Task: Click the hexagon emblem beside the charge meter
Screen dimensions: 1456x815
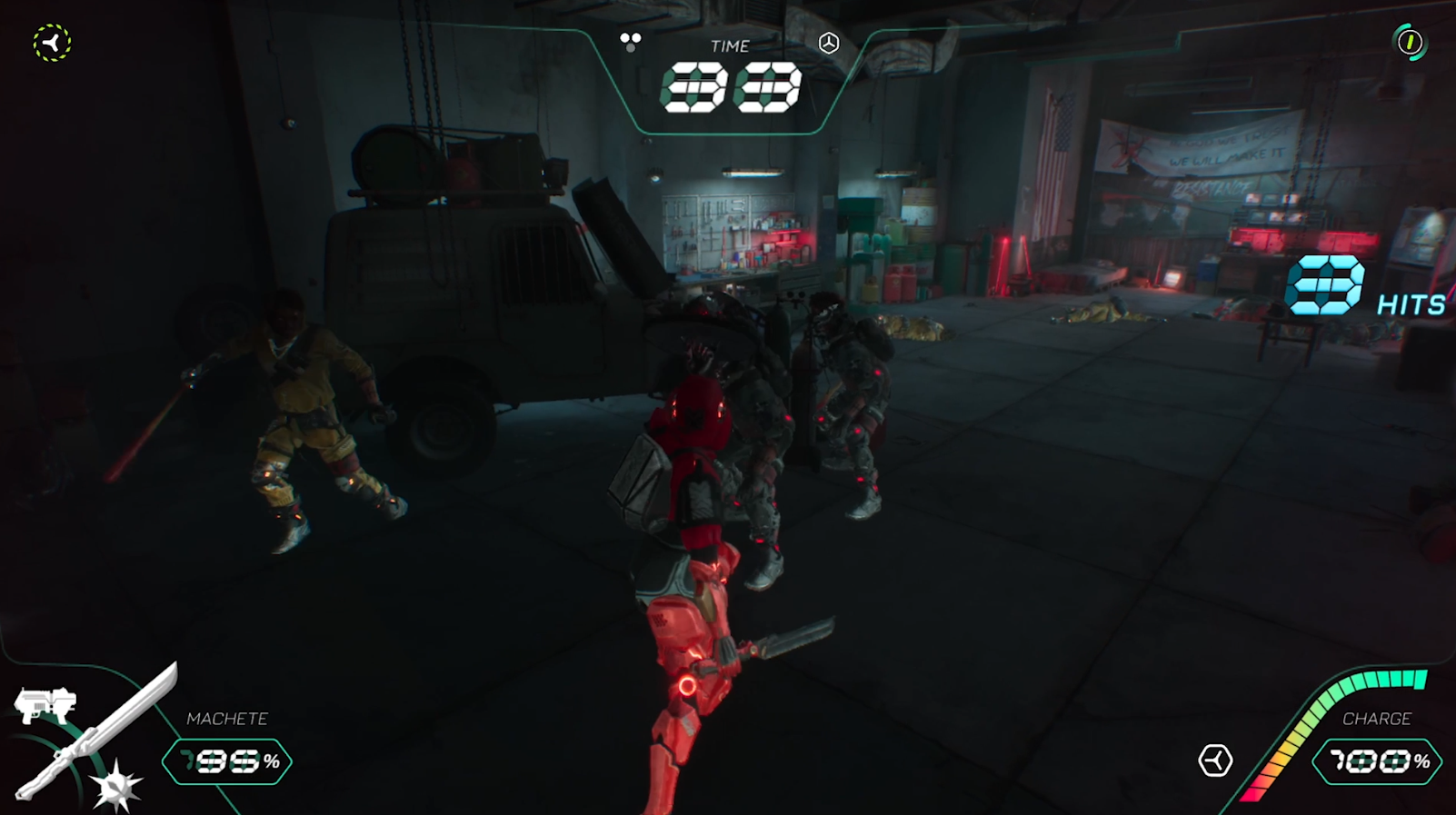Action: coord(1215,760)
